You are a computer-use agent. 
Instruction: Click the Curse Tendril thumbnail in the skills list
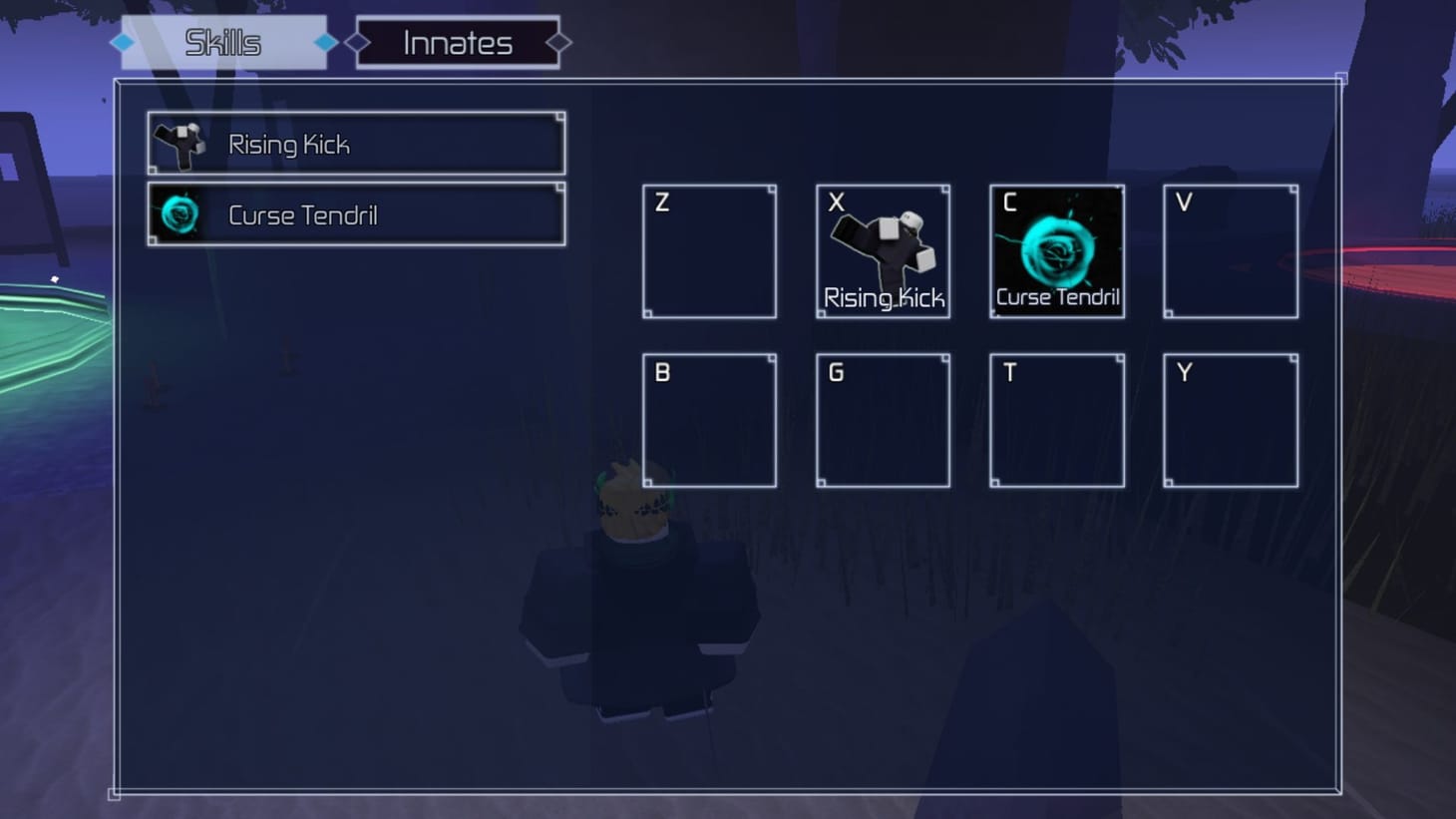[x=177, y=213]
